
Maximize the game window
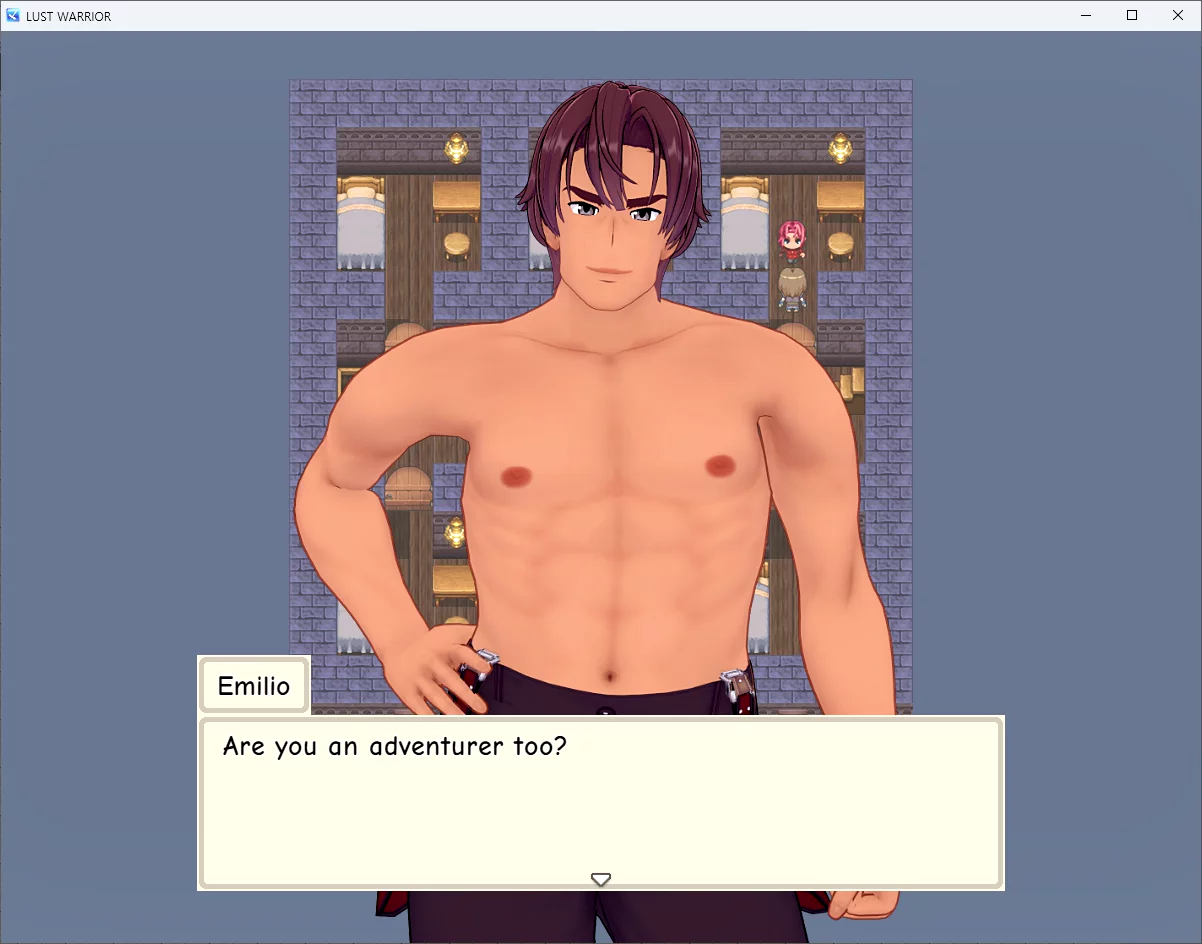[x=1132, y=15]
